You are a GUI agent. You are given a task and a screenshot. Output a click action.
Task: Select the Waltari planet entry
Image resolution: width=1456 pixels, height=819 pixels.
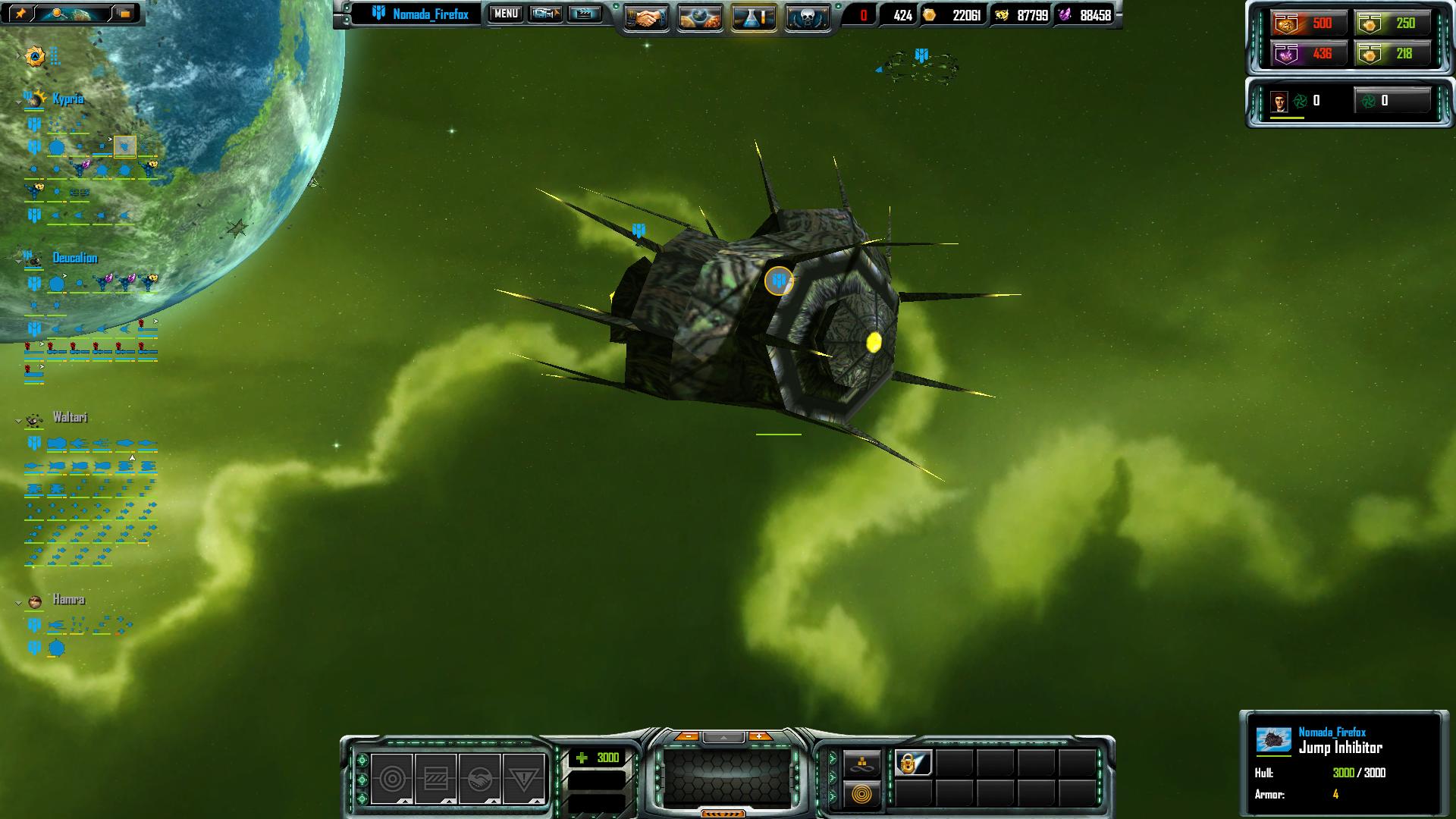pyautogui.click(x=70, y=418)
